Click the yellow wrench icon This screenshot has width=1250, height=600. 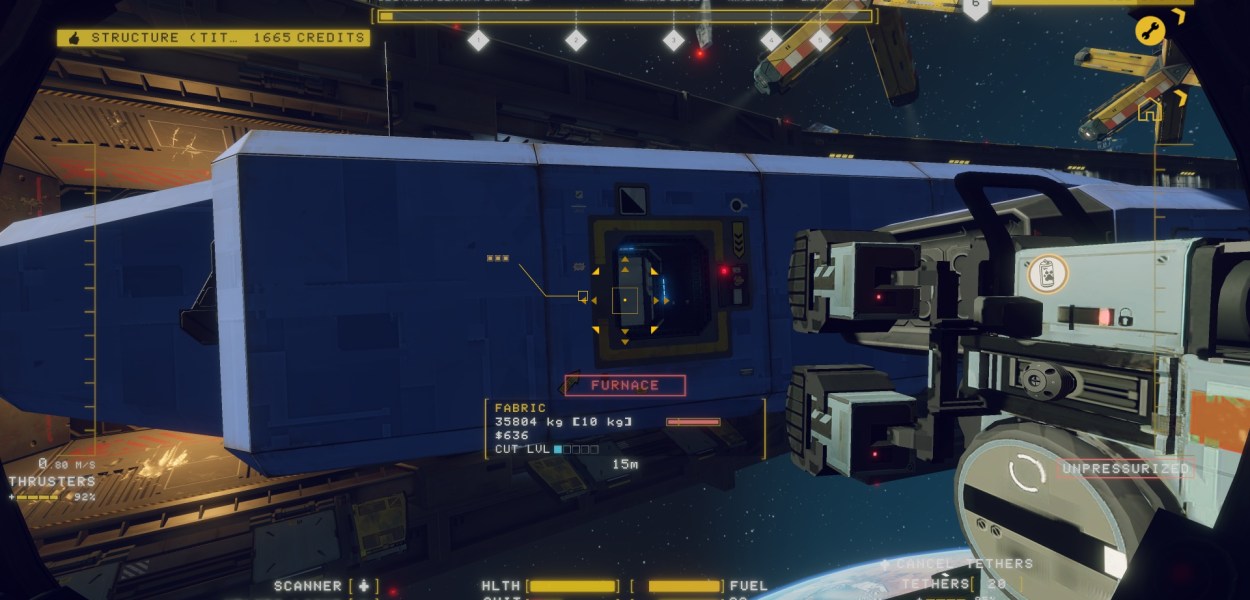coord(1150,30)
